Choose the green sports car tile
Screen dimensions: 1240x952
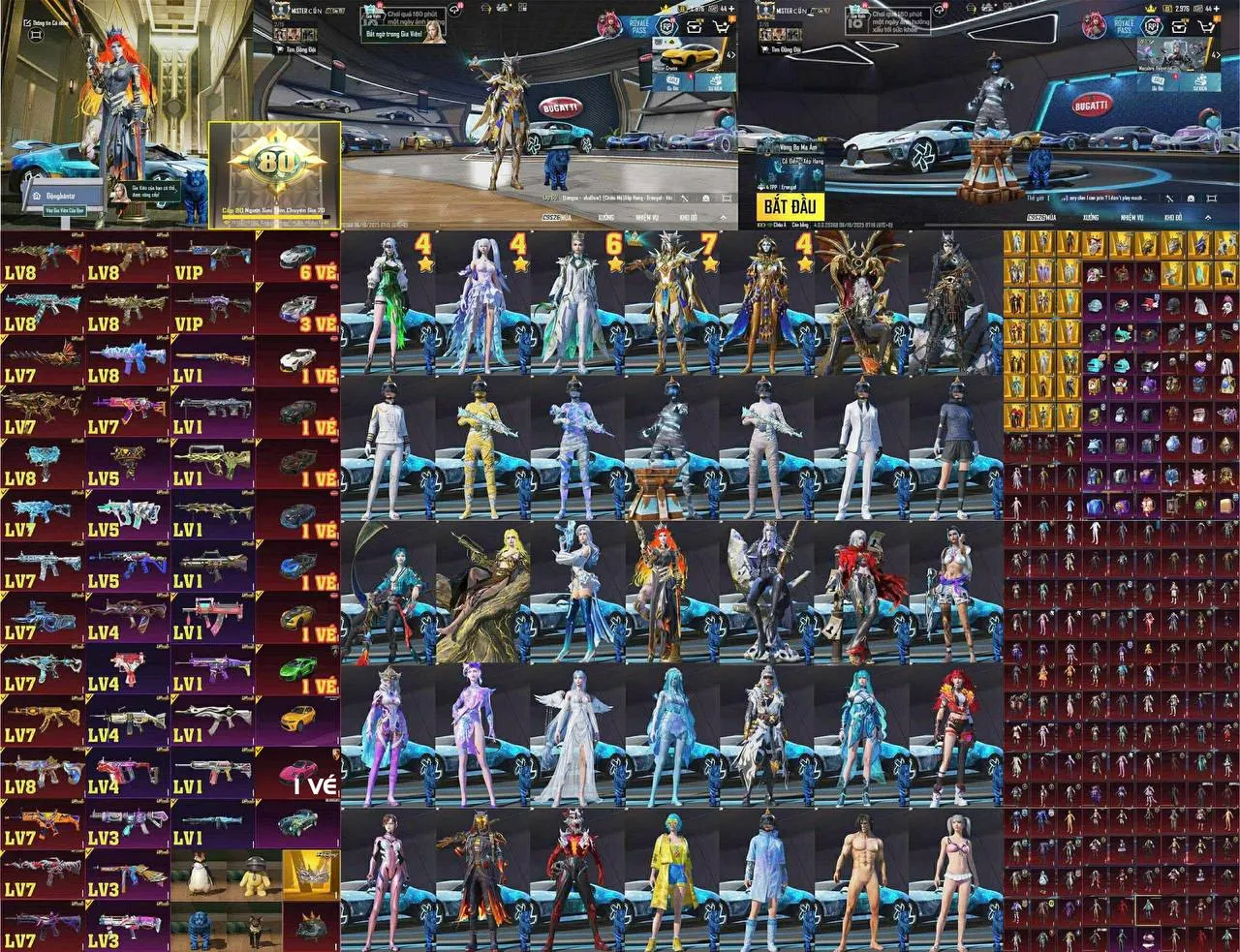coord(297,668)
